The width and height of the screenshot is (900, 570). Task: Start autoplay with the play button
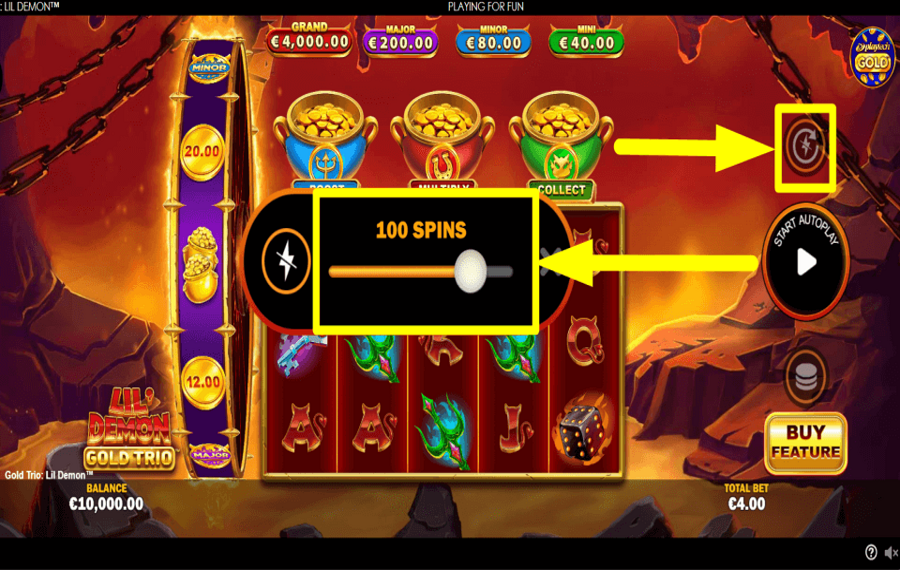[x=806, y=262]
